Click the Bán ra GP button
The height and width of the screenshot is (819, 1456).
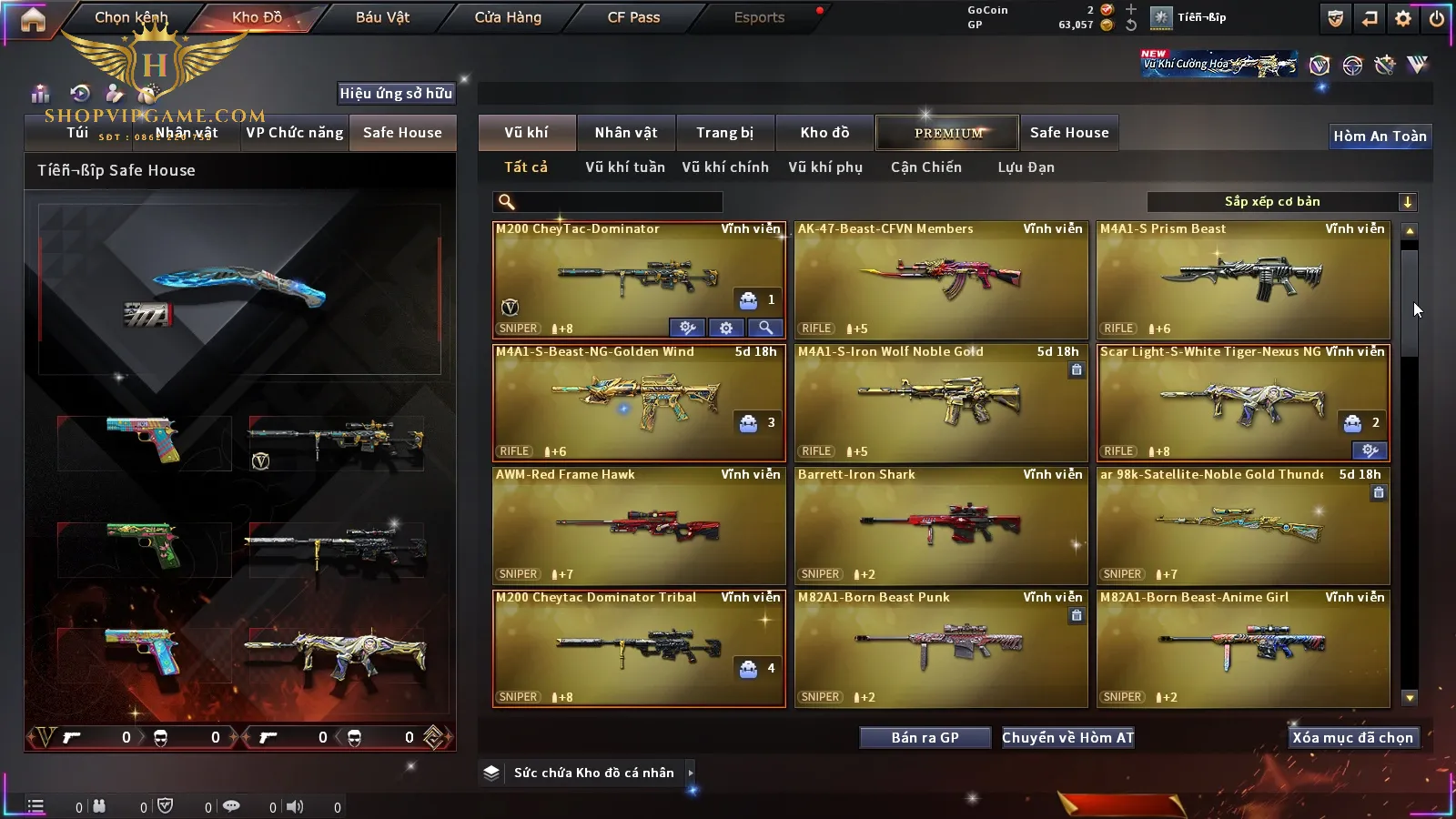click(925, 738)
